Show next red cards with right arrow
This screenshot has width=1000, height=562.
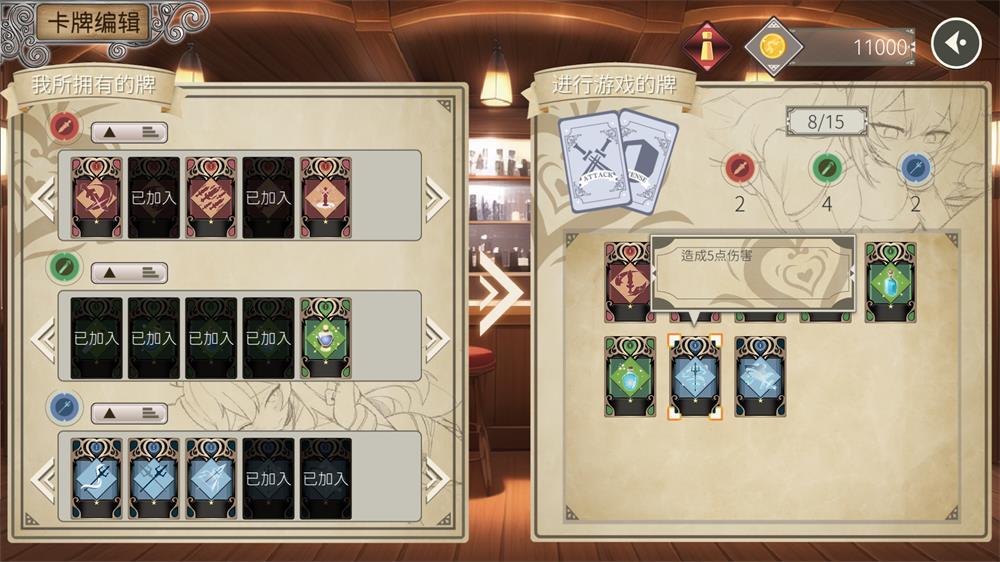coord(437,197)
